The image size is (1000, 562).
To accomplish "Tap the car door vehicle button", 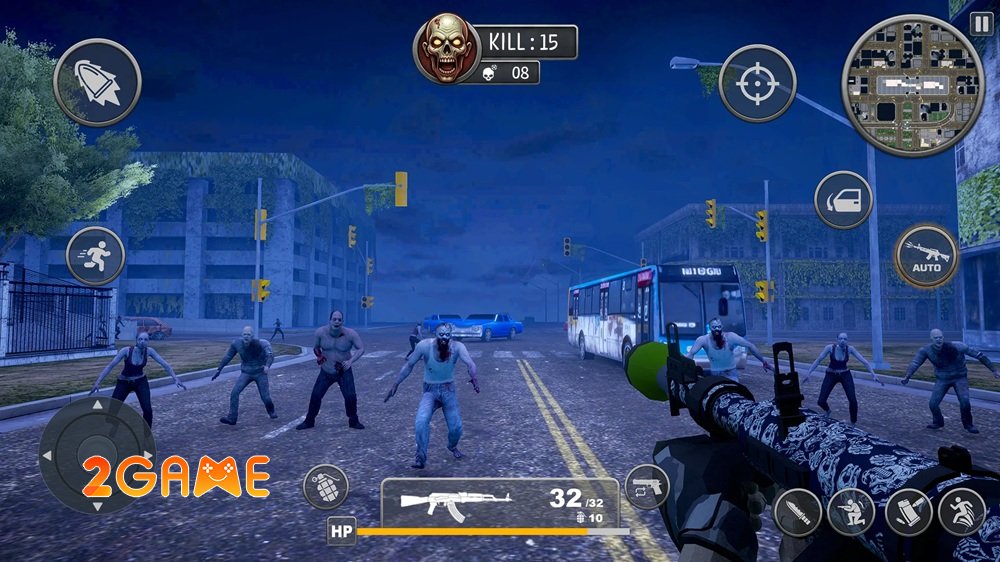I will pos(843,200).
